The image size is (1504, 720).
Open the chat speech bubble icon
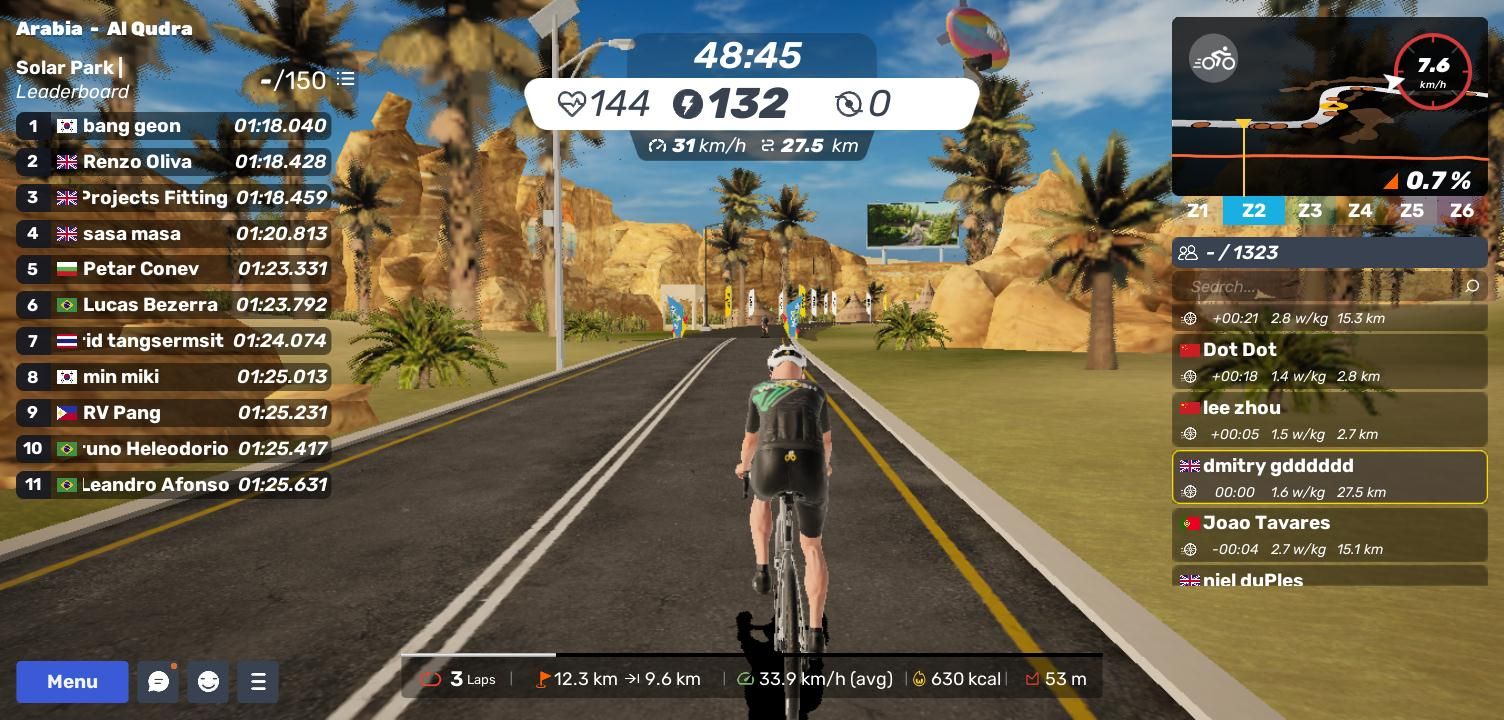[158, 682]
